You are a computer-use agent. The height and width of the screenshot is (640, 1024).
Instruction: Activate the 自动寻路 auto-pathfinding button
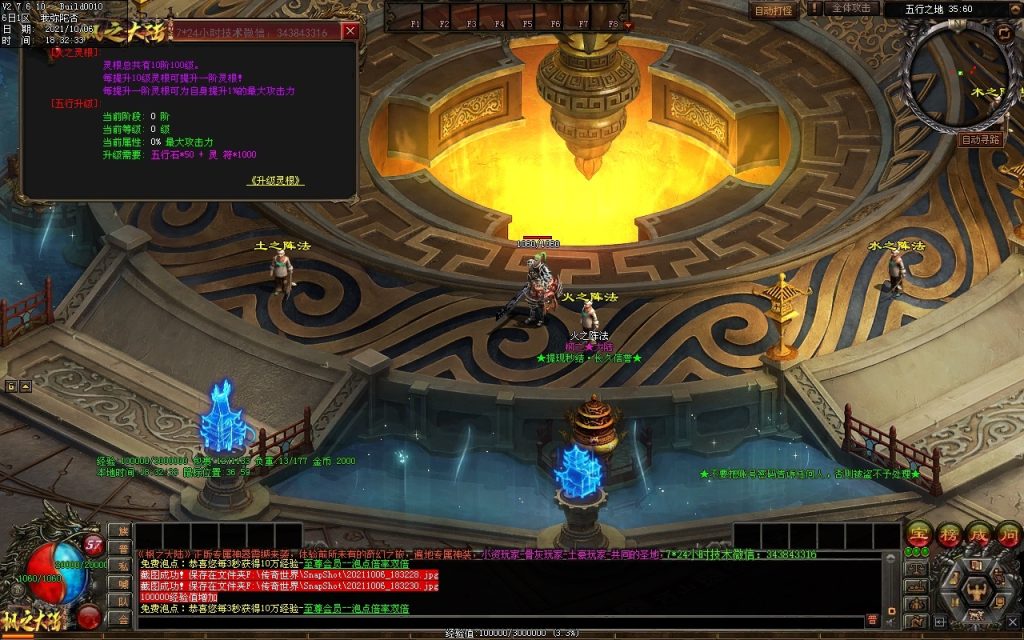pyautogui.click(x=979, y=140)
